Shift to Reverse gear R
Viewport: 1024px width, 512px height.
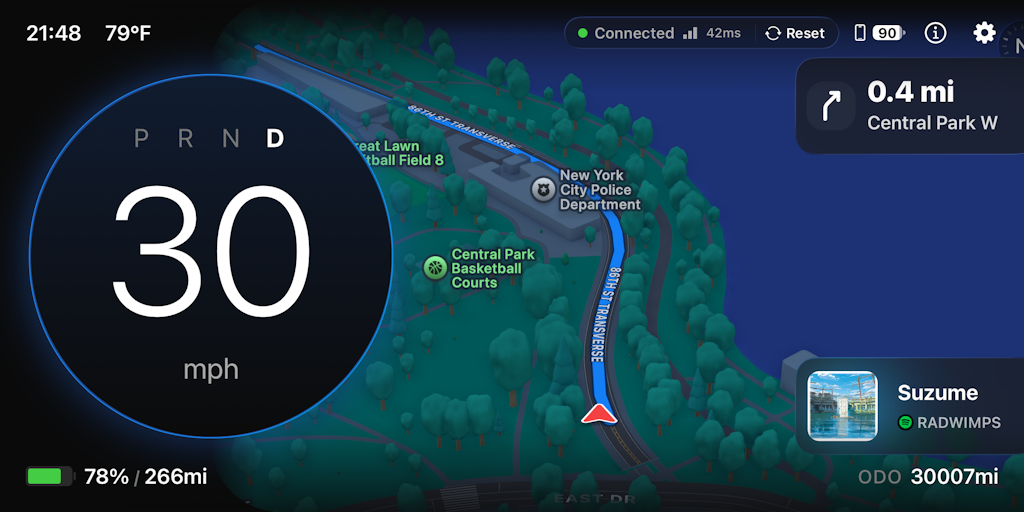185,139
